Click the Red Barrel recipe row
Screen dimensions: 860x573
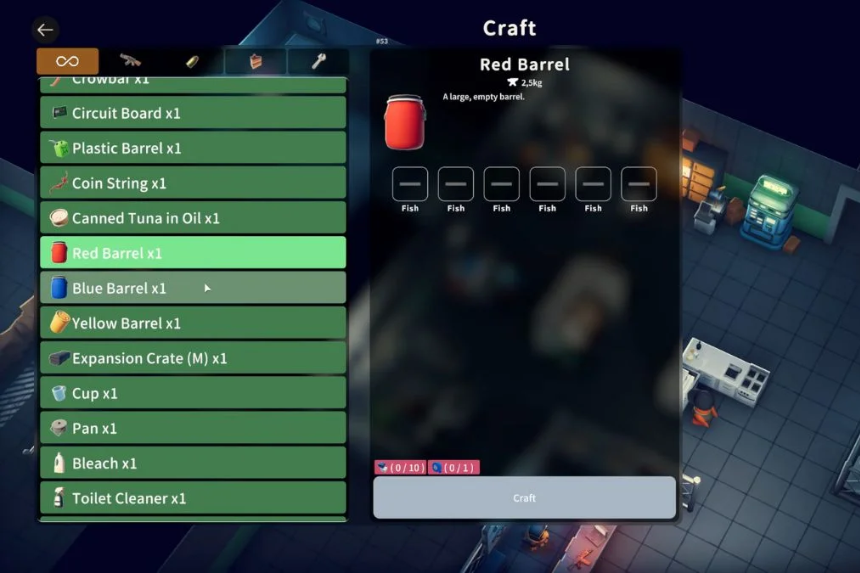click(x=193, y=253)
